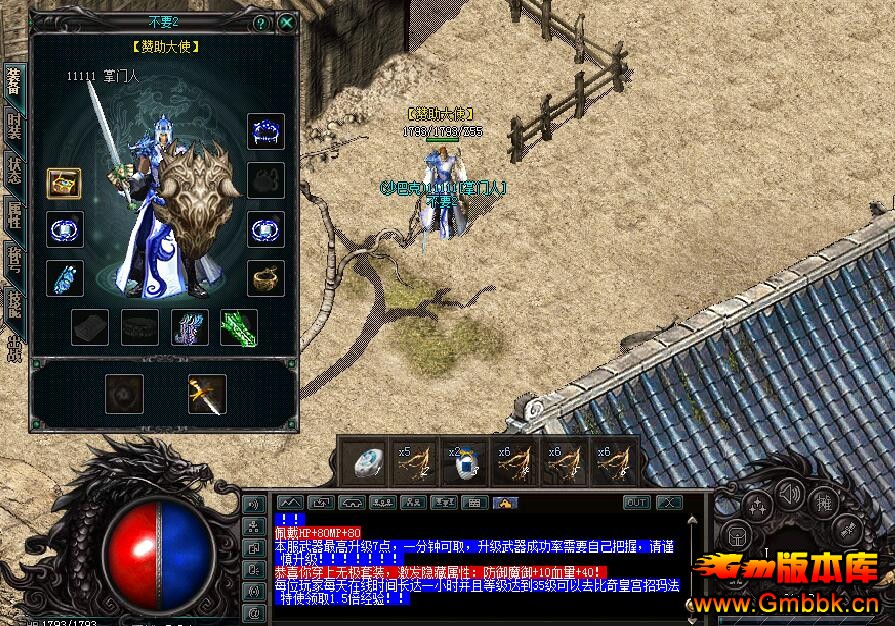Select the blue bracer equipment slot
Screen dimensions: 895x626
coord(64,278)
